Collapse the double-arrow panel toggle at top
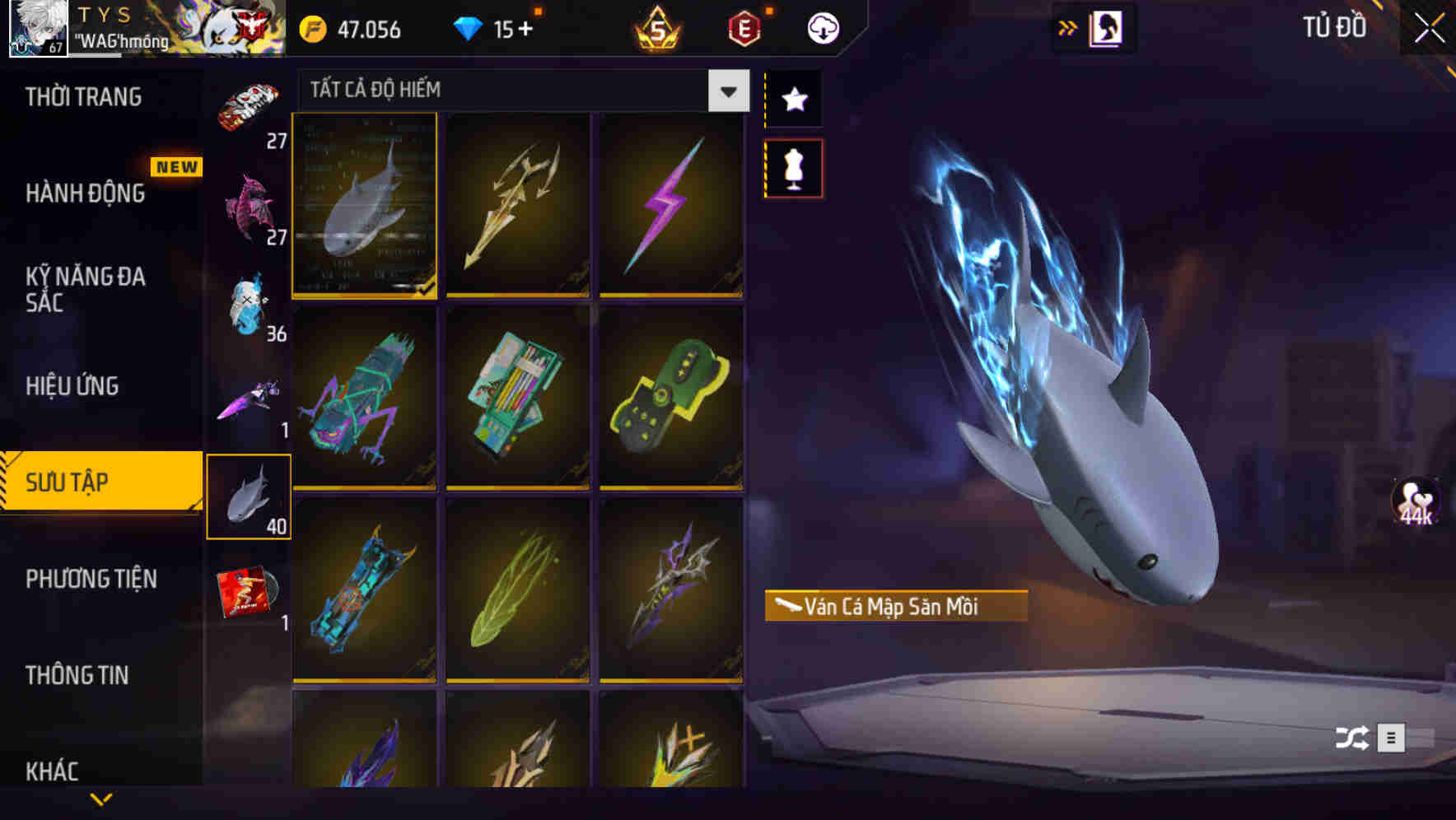Screen dimensions: 1456x820 click(x=1068, y=26)
